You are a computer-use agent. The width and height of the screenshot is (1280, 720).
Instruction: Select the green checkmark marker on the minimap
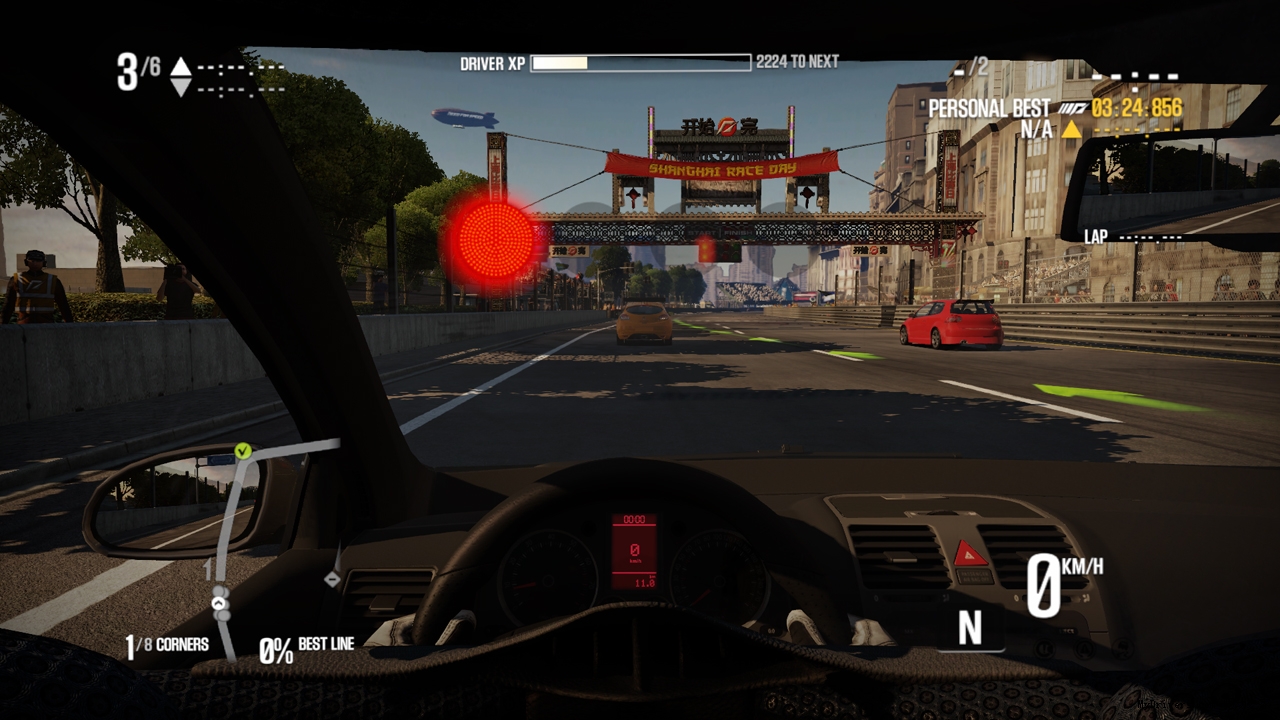point(242,451)
